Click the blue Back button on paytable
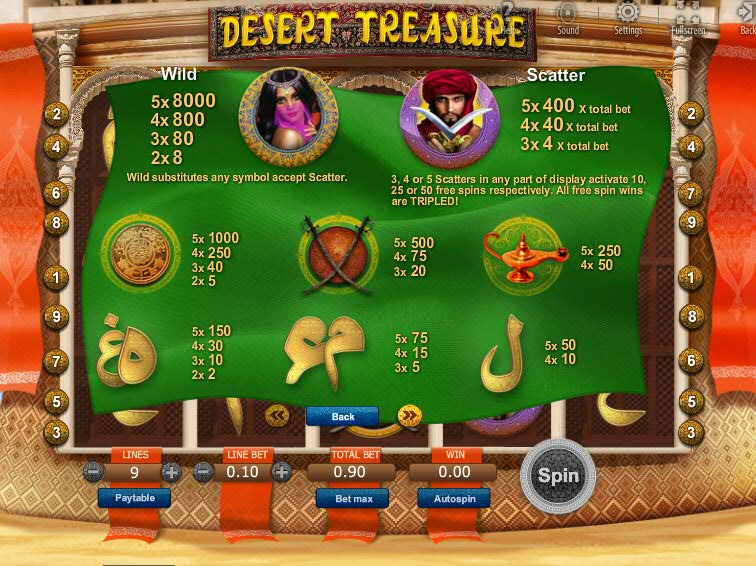756x566 pixels. pyautogui.click(x=342, y=416)
